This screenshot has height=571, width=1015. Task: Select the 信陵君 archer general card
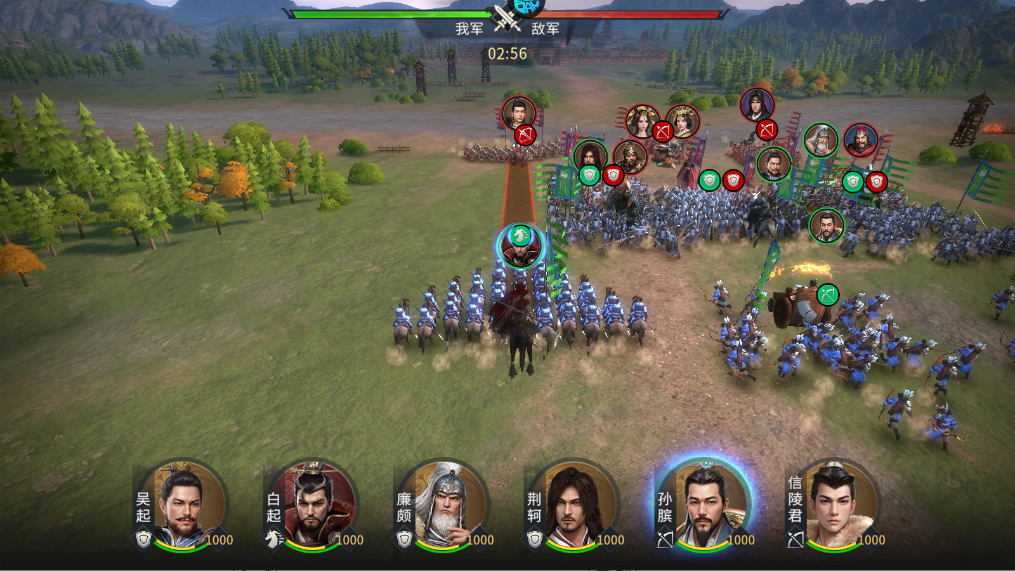click(834, 505)
